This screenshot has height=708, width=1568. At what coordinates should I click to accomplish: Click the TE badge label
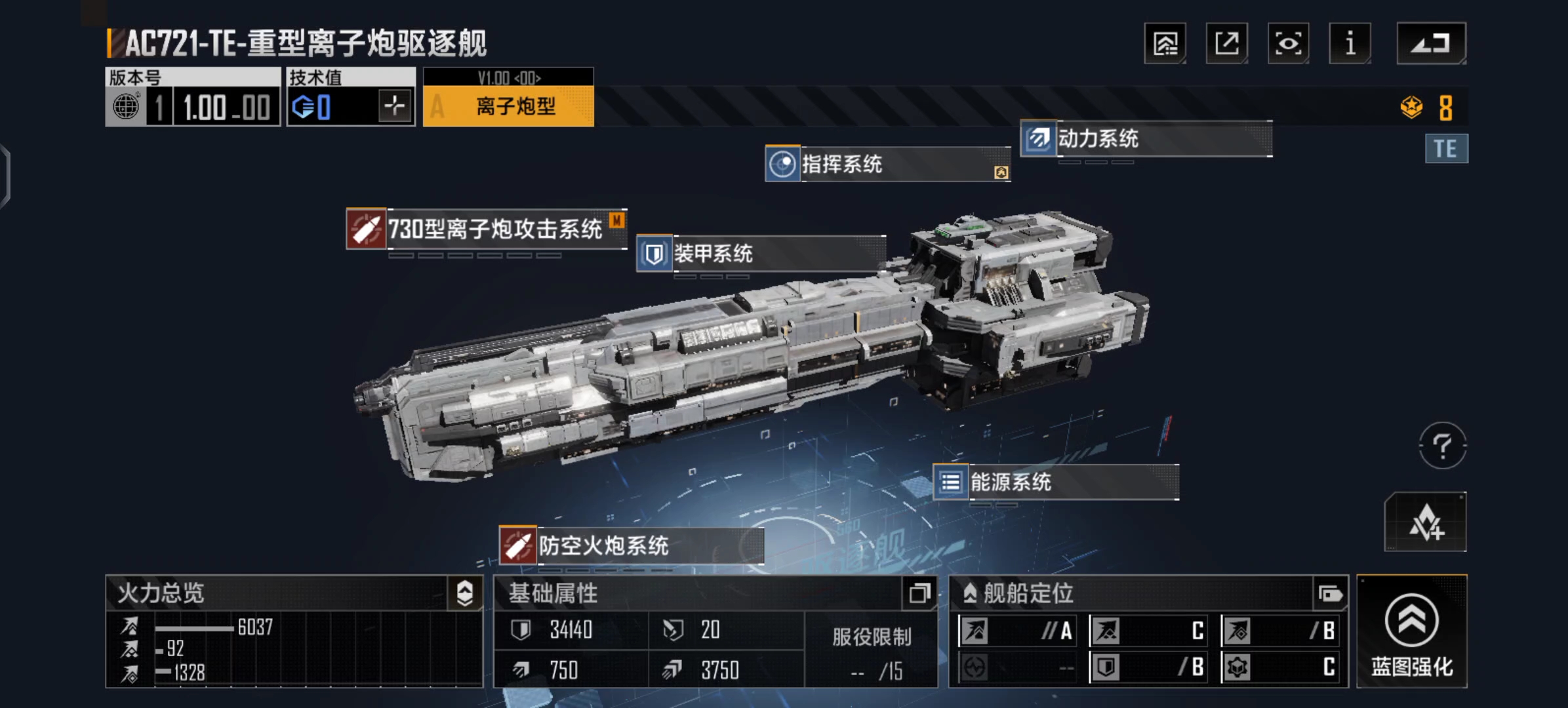click(x=1446, y=148)
